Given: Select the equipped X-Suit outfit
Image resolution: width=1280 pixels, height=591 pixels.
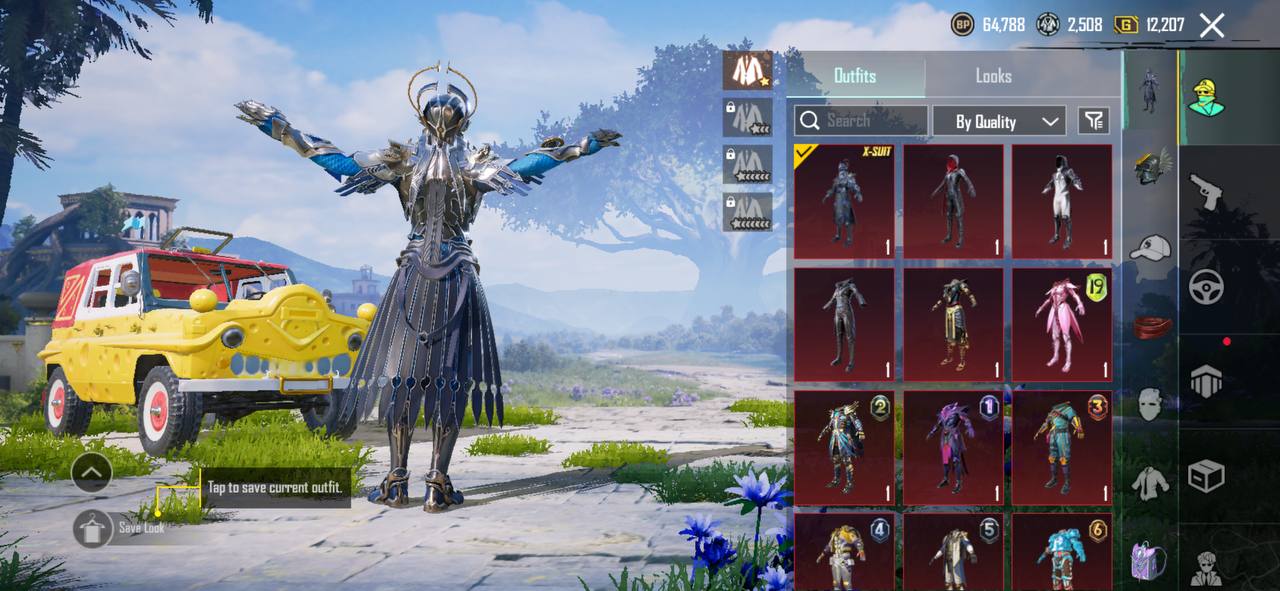Looking at the screenshot, I should coord(844,201).
